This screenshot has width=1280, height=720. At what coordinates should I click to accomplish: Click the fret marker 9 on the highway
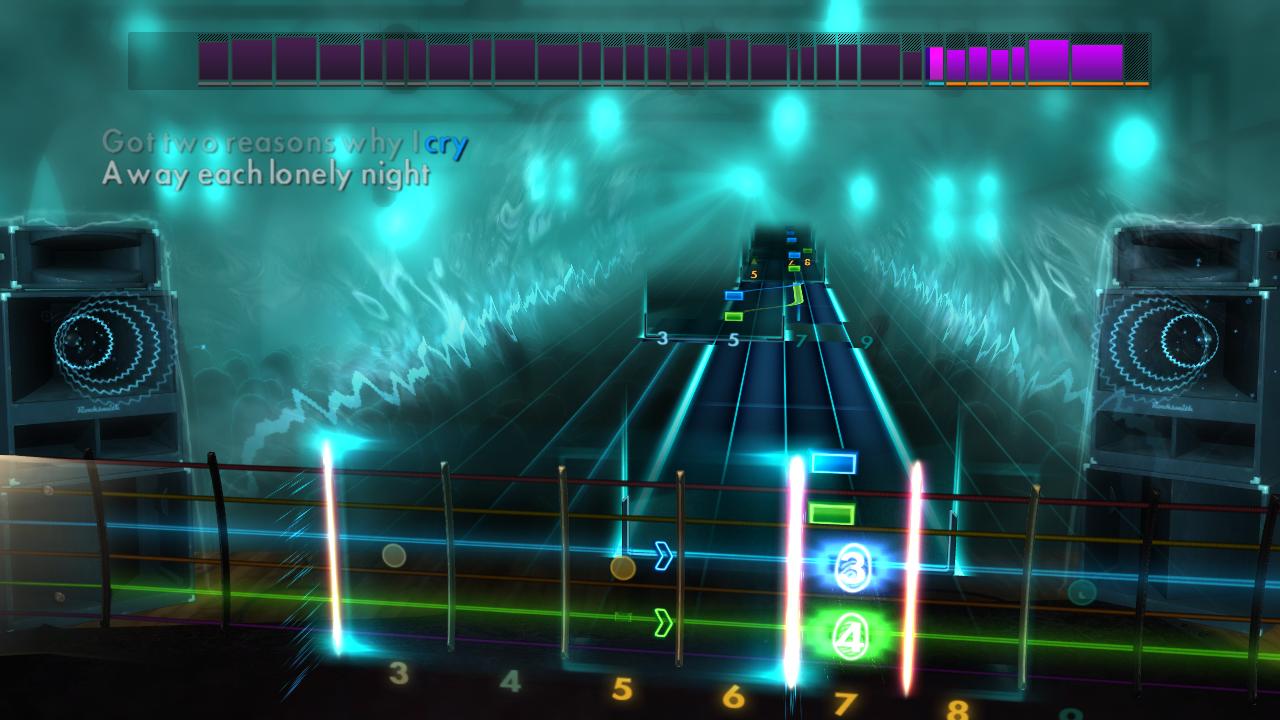click(x=865, y=340)
